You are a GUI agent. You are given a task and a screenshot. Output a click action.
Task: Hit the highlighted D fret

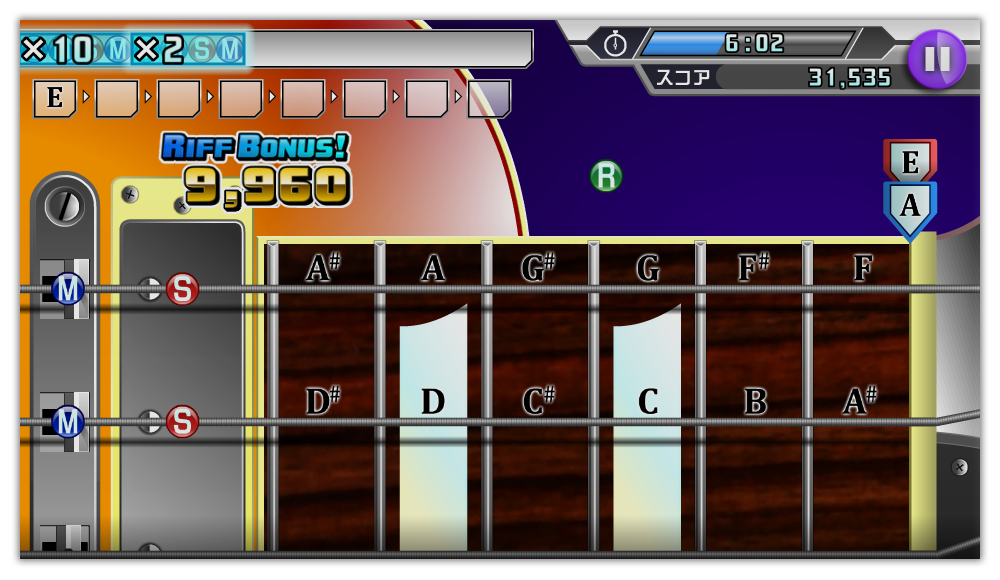[x=432, y=401]
